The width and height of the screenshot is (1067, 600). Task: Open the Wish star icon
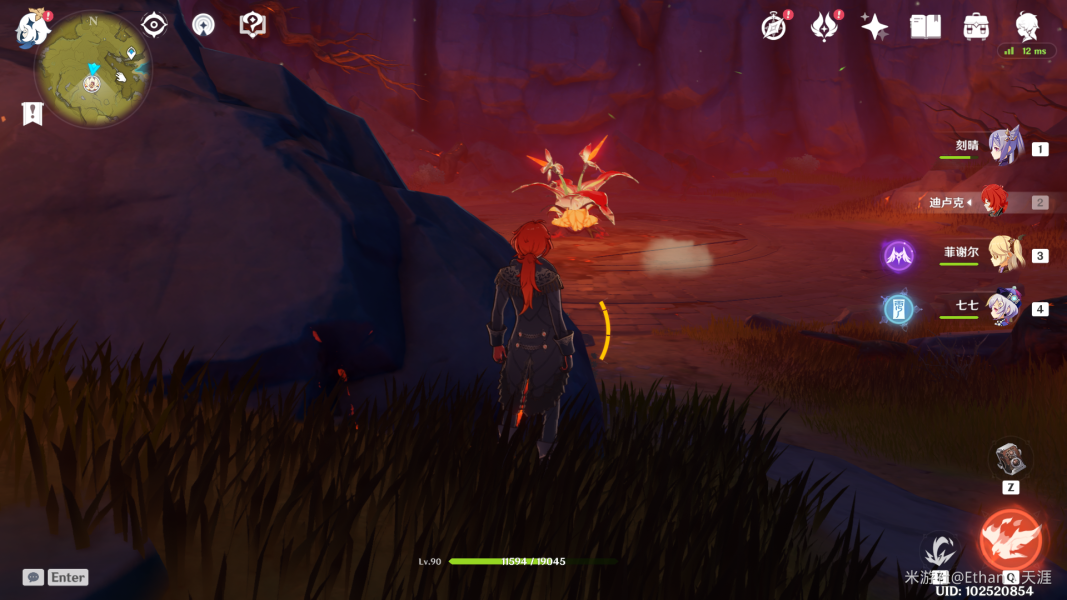coord(875,28)
